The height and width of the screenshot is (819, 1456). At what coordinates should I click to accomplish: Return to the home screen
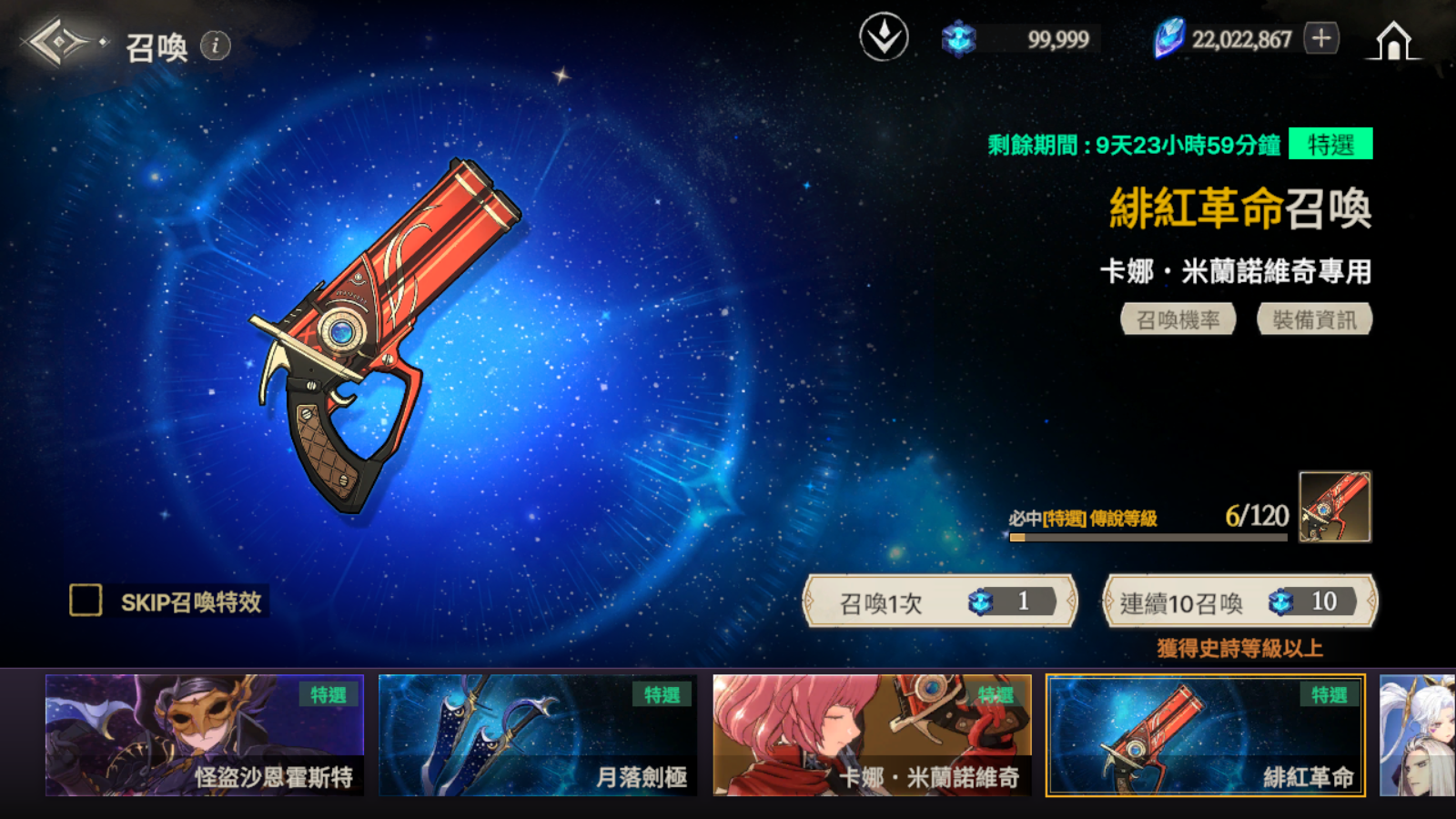coord(1393,41)
